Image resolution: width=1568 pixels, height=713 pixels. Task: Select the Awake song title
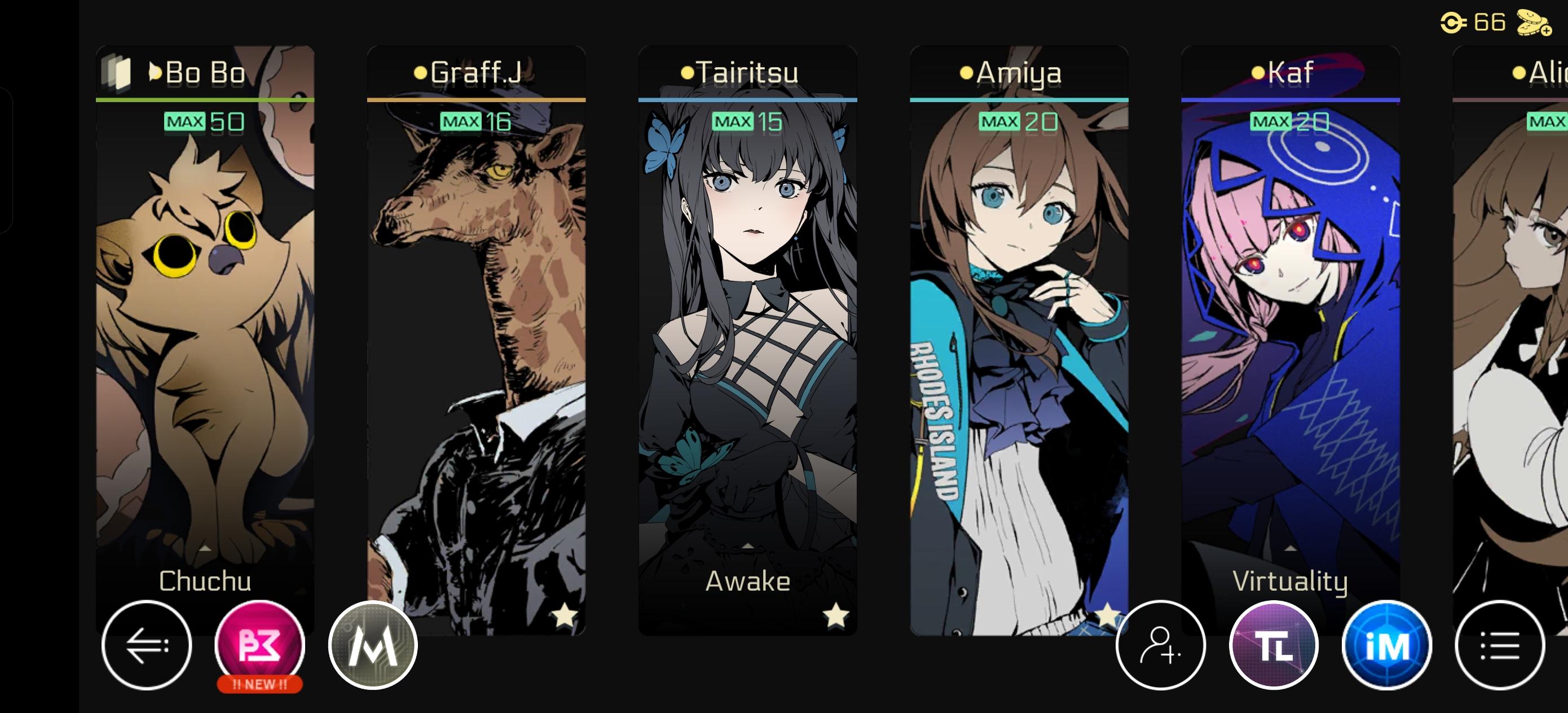coord(747,582)
